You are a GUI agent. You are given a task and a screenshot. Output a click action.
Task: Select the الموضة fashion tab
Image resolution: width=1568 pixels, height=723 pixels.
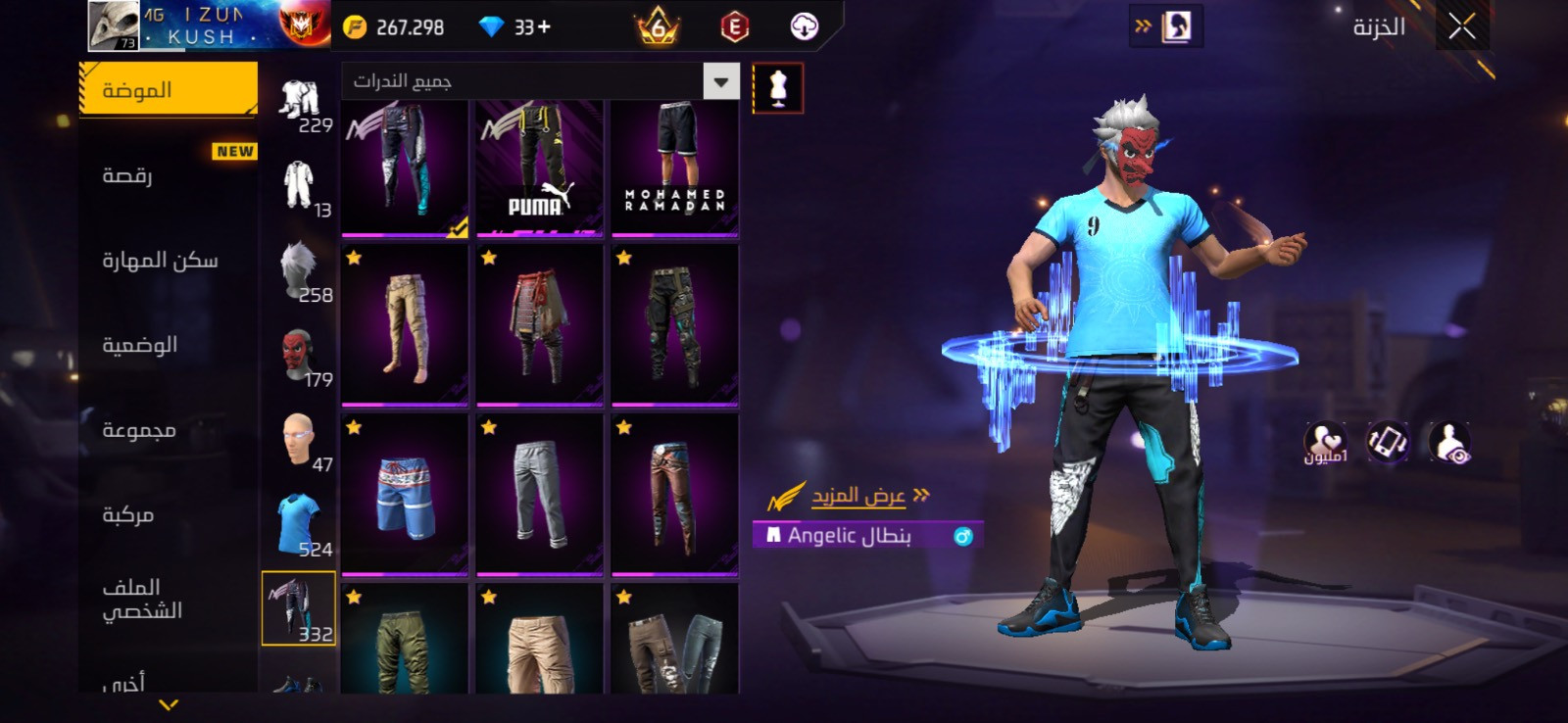(168, 90)
